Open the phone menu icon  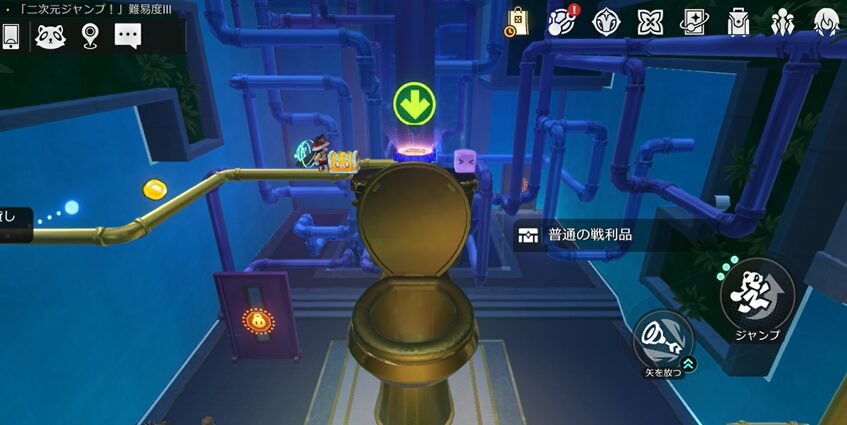tap(11, 35)
